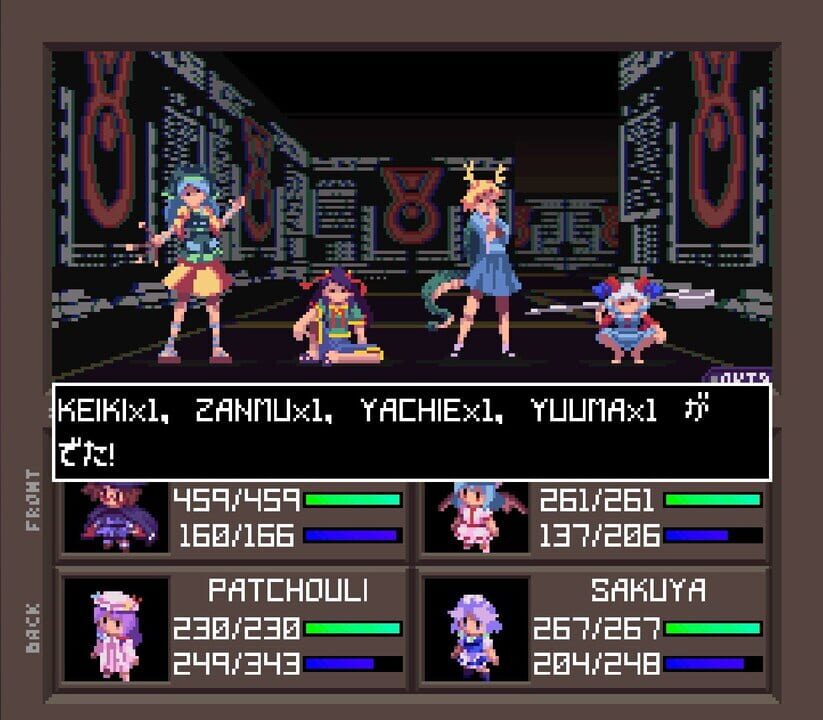The width and height of the screenshot is (823, 720).
Task: Advance the enemy encounter message box
Action: pyautogui.click(x=411, y=431)
